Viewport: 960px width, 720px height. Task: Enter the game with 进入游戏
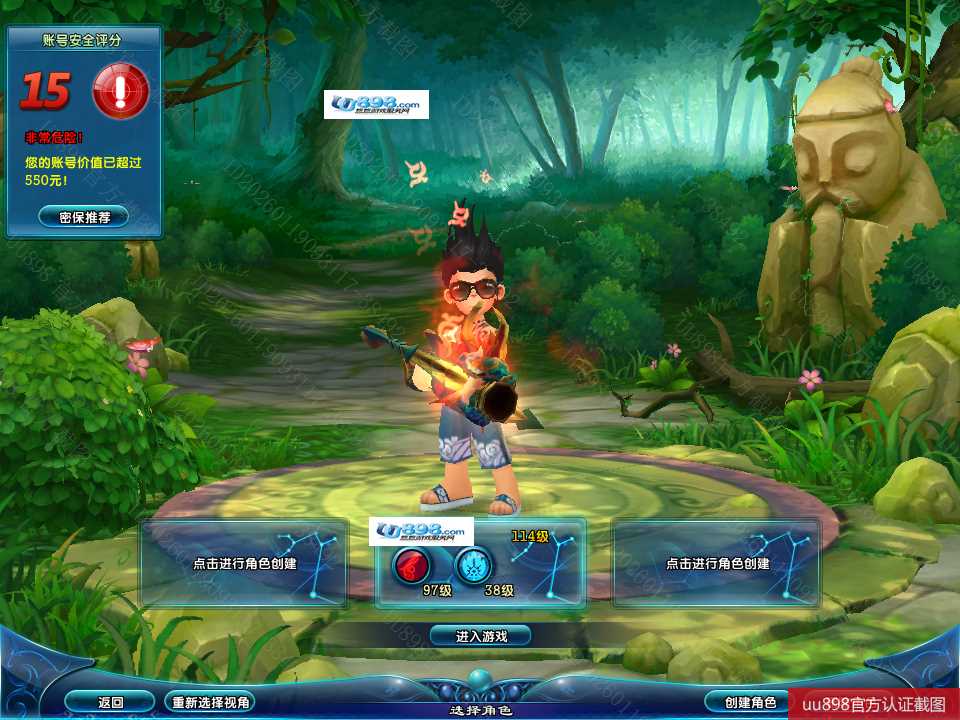click(x=480, y=635)
